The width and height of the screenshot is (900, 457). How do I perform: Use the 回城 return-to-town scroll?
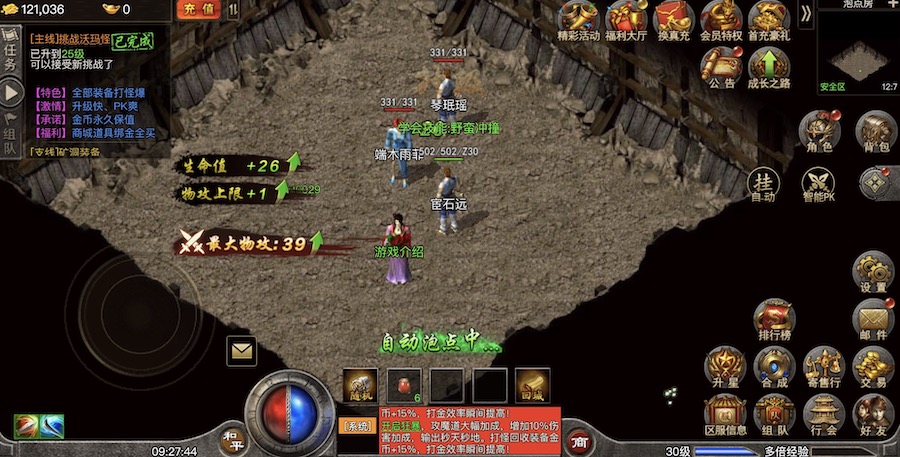pos(532,385)
